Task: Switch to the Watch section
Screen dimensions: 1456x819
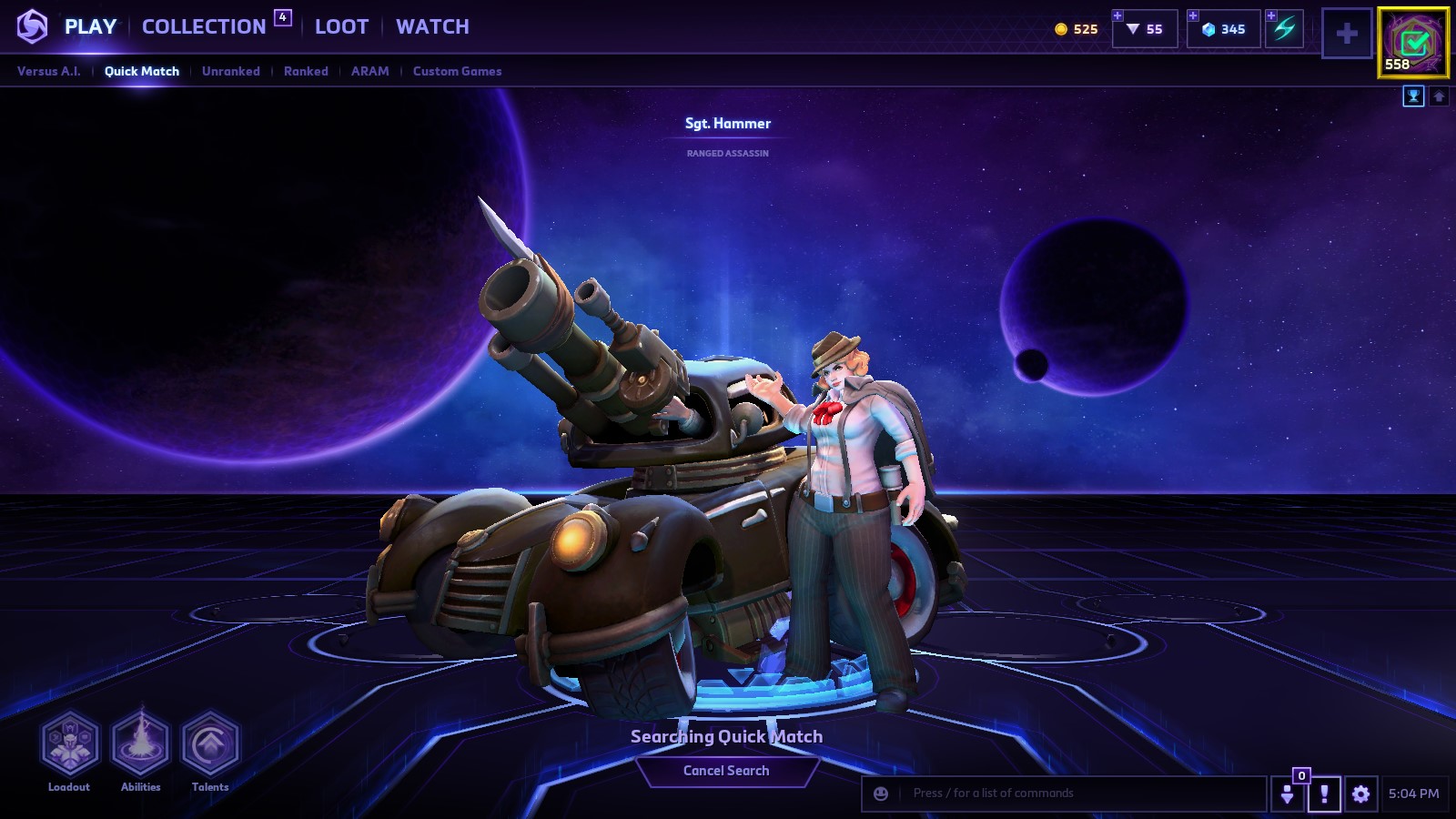Action: (x=432, y=27)
